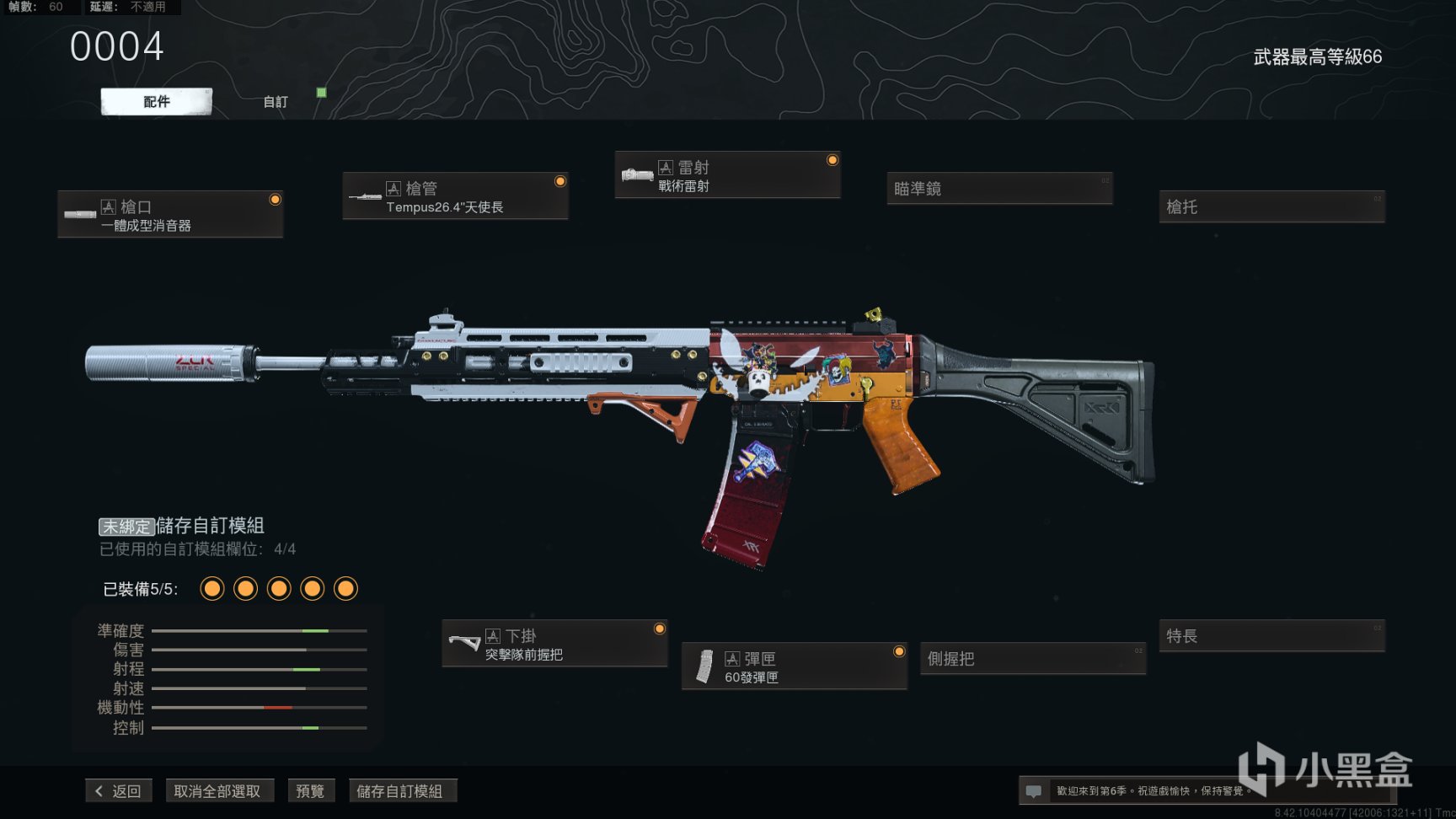Select the 槍口 muzzle attachment slot
The image size is (1456, 819).
tap(170, 215)
